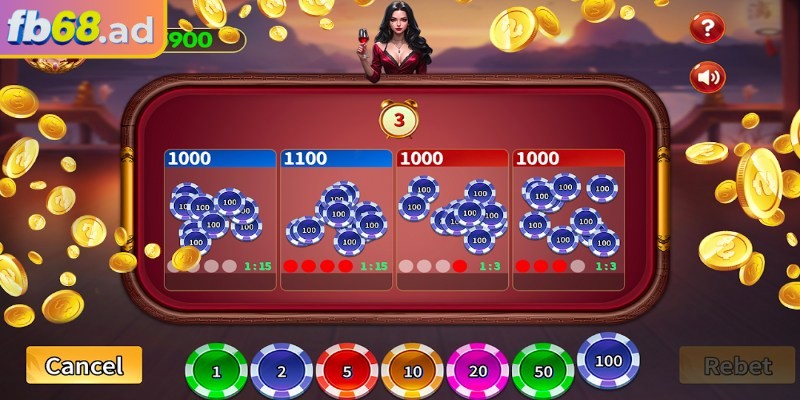
Task: Bet on the blue 1100 panel
Action: pos(336,215)
